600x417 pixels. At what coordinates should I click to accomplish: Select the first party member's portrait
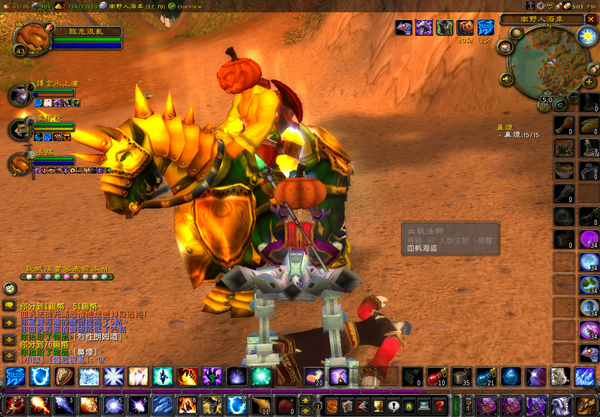(20, 96)
